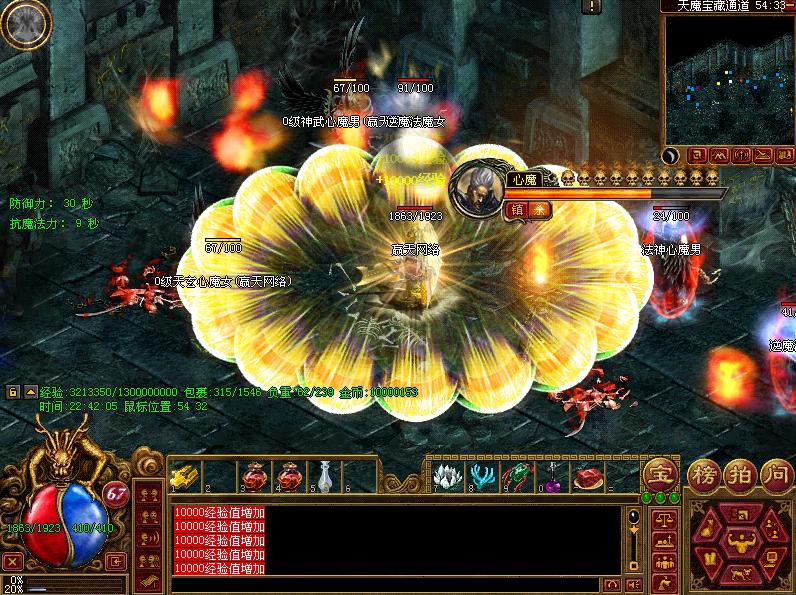Click the yellow exclamation notice icon
The width and height of the screenshot is (796, 595).
[593, 6]
